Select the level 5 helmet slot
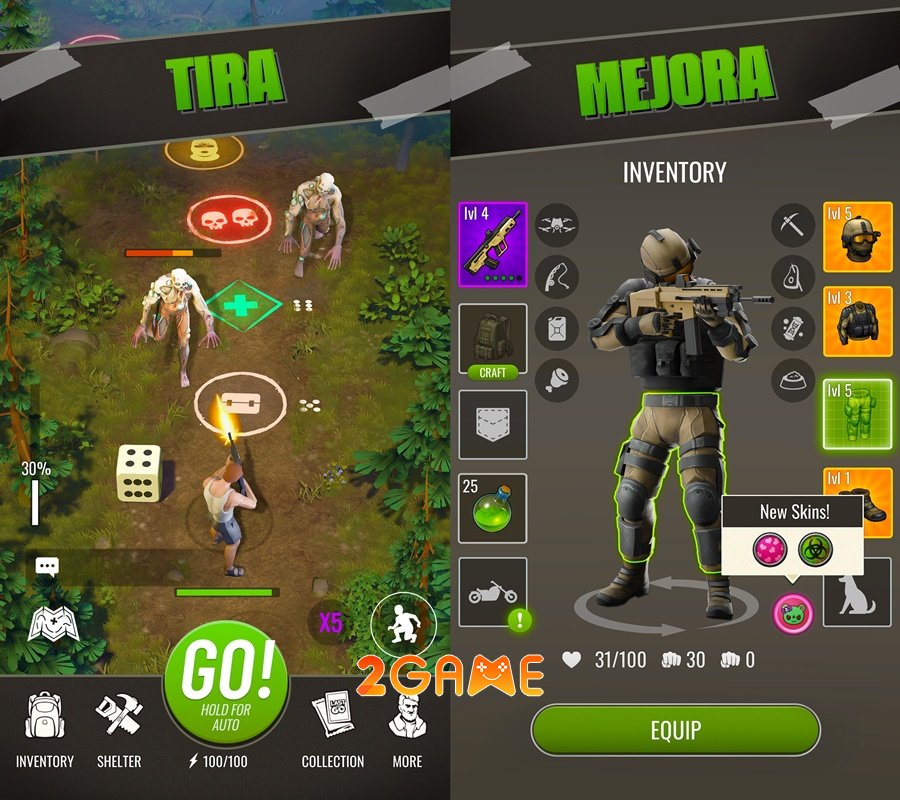Viewport: 900px width, 800px height. point(858,237)
